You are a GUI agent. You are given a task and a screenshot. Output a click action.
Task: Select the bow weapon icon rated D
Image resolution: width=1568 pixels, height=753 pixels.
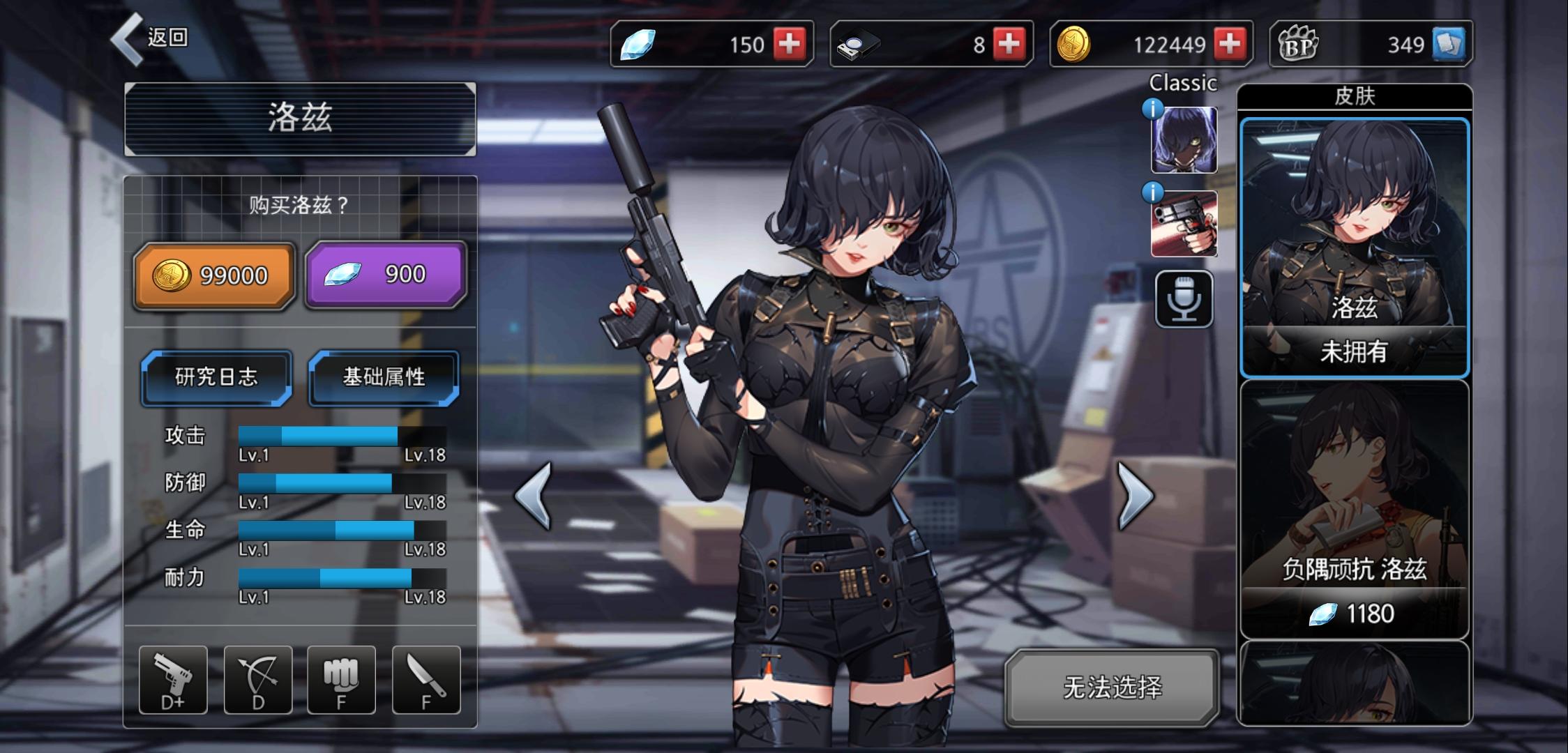pyautogui.click(x=259, y=680)
